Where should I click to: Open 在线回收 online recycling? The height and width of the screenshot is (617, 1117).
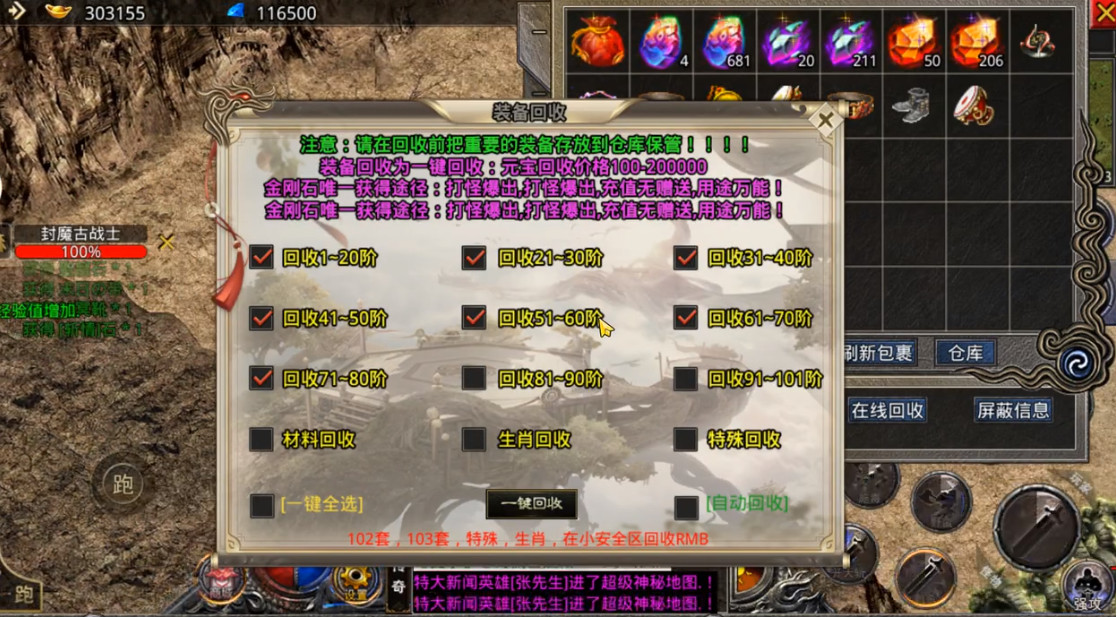tap(887, 410)
